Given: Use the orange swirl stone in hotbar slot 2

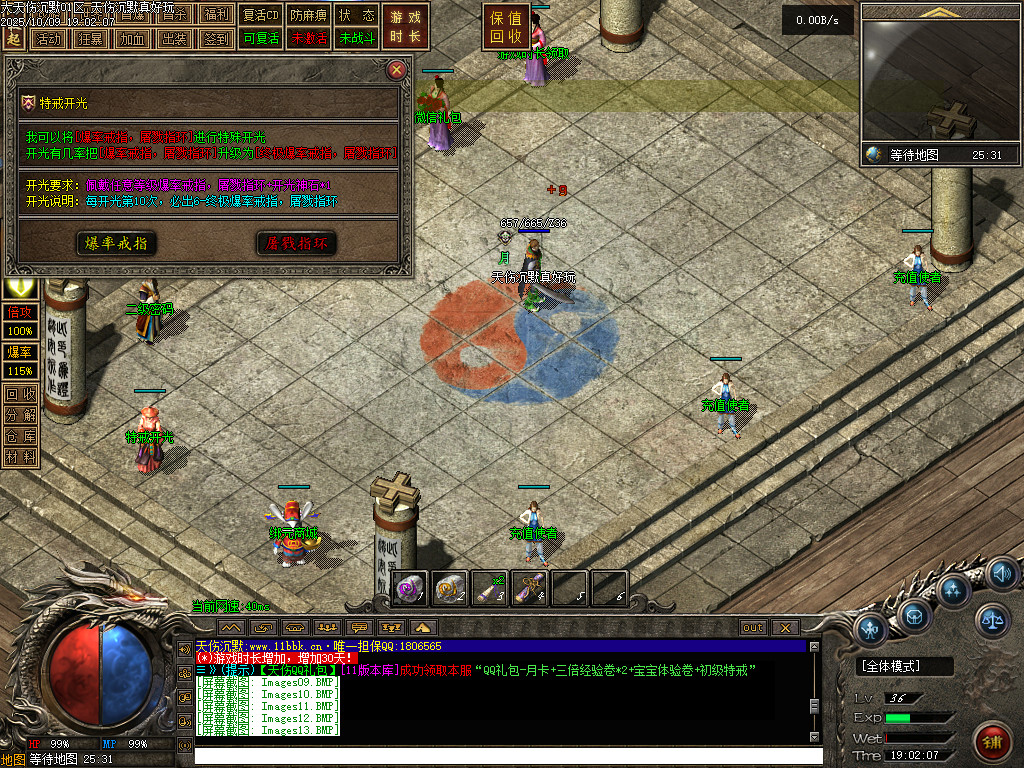Looking at the screenshot, I should pyautogui.click(x=450, y=589).
